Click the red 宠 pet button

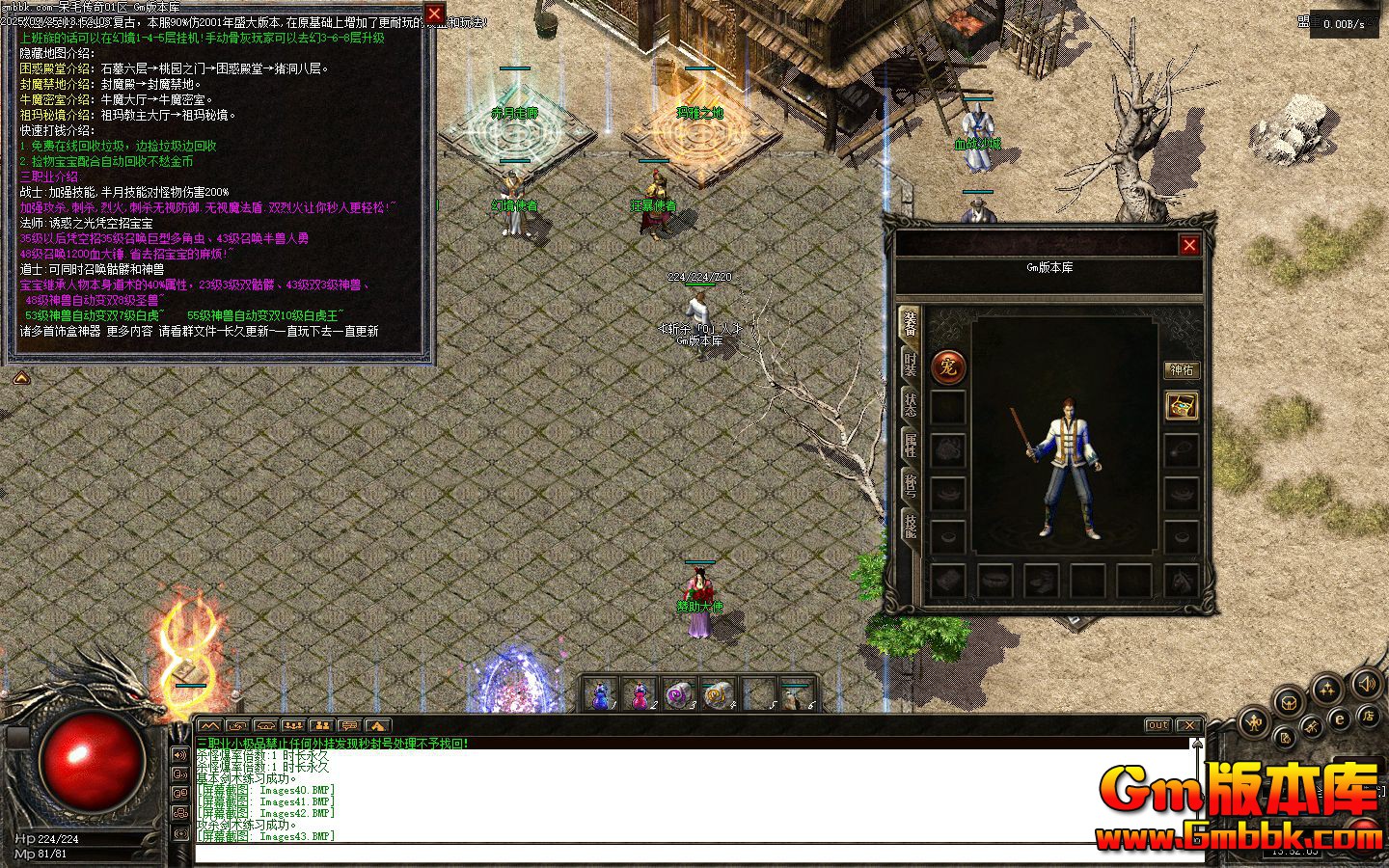[x=948, y=366]
